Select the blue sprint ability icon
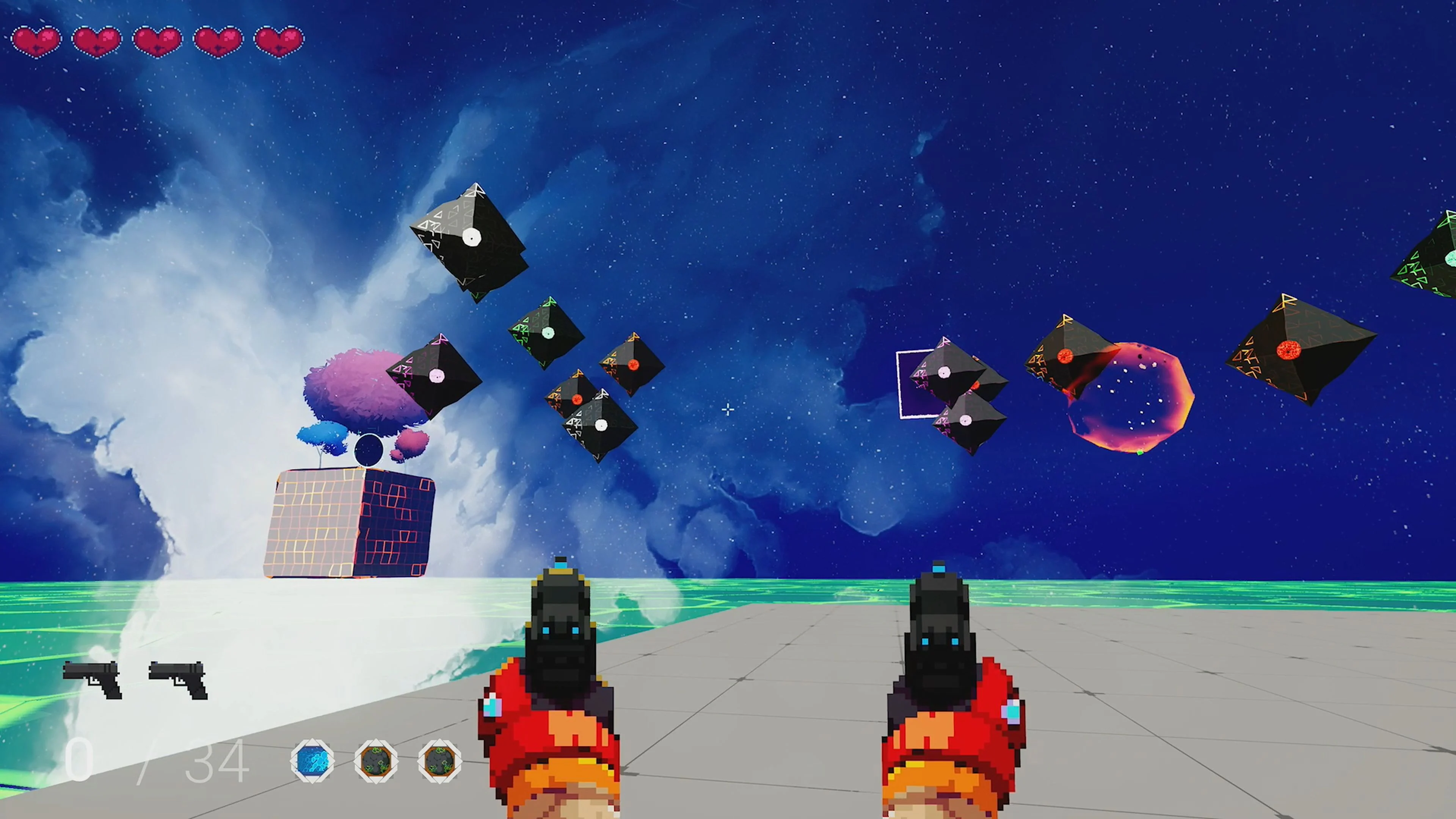 pos(312,761)
